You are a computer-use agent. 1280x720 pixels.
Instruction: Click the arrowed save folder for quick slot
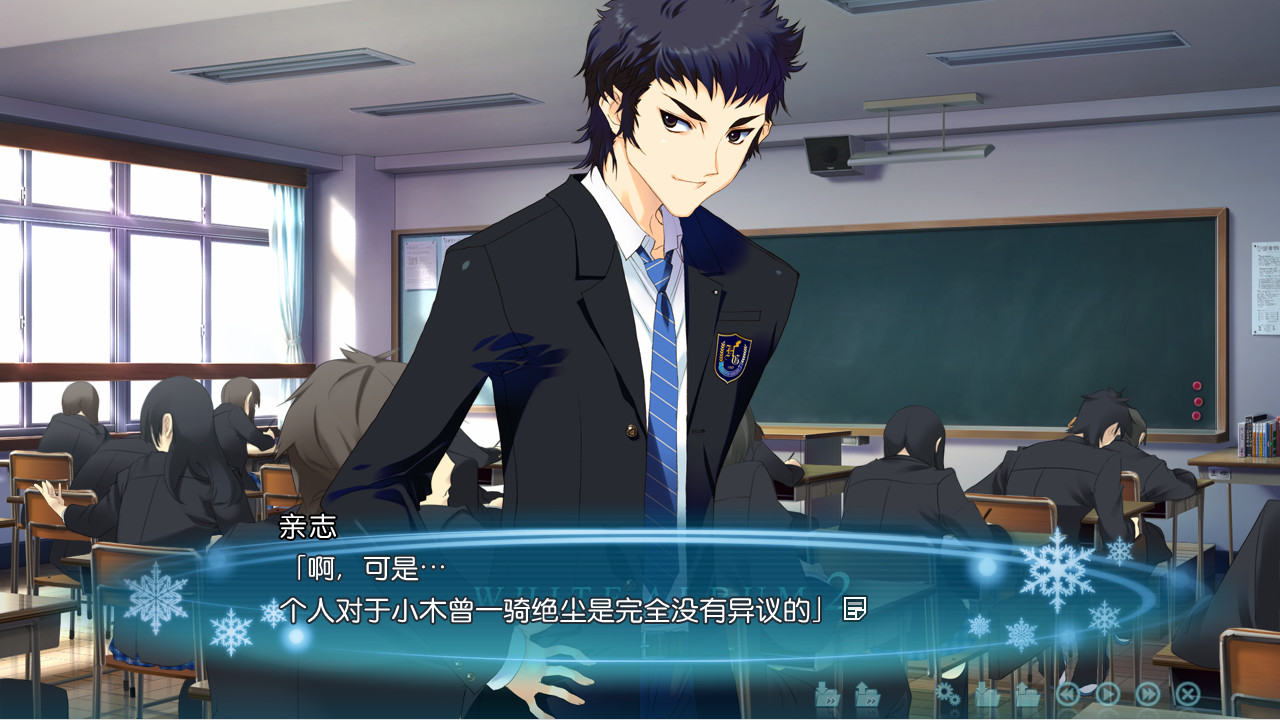click(827, 694)
